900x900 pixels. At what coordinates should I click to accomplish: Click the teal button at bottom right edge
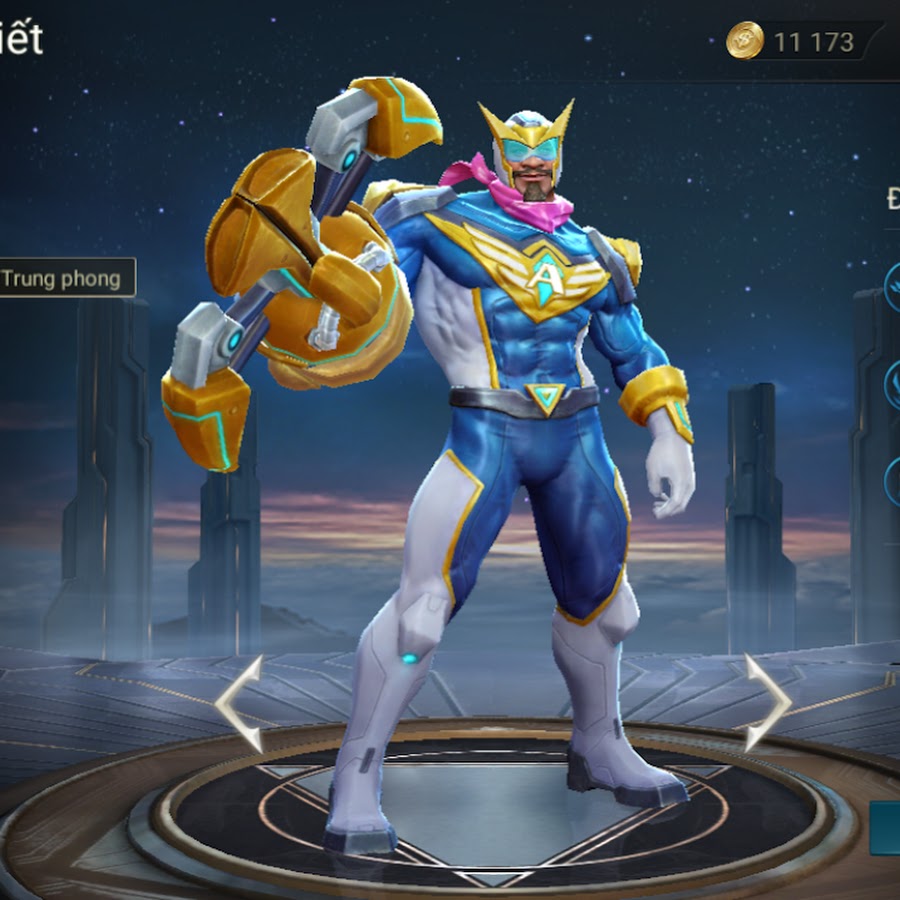point(886,827)
